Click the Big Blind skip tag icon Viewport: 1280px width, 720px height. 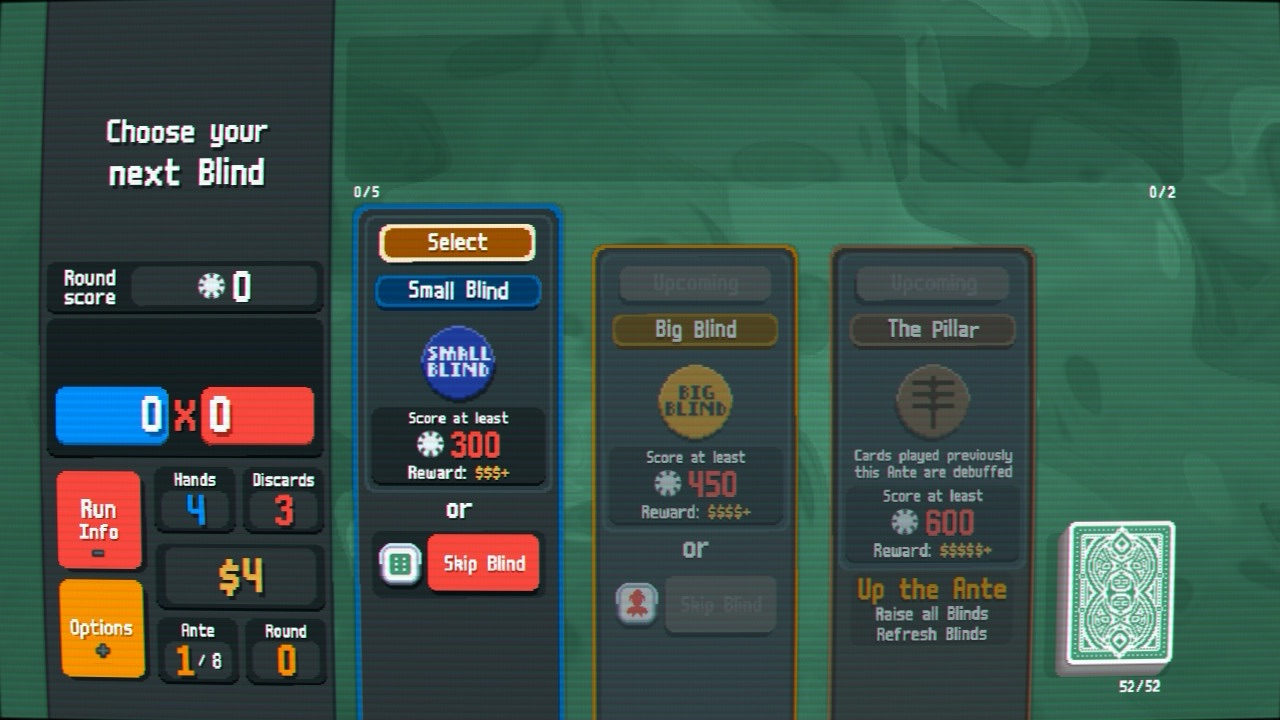637,604
